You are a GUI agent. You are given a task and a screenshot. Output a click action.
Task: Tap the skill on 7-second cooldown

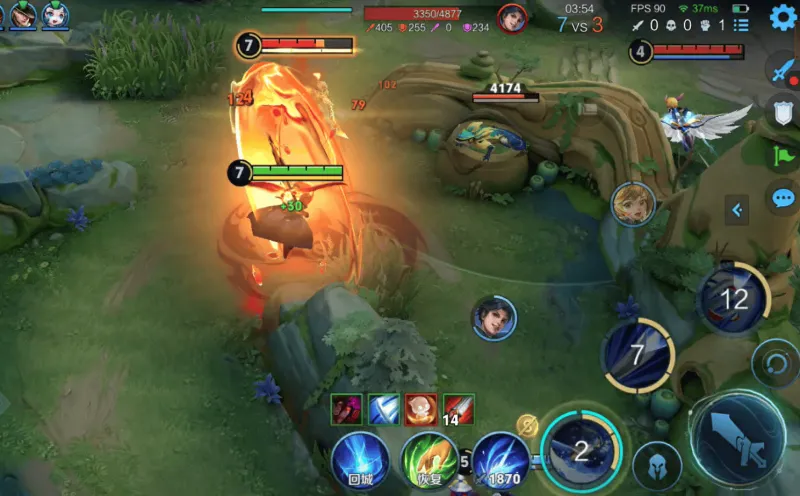pyautogui.click(x=638, y=355)
